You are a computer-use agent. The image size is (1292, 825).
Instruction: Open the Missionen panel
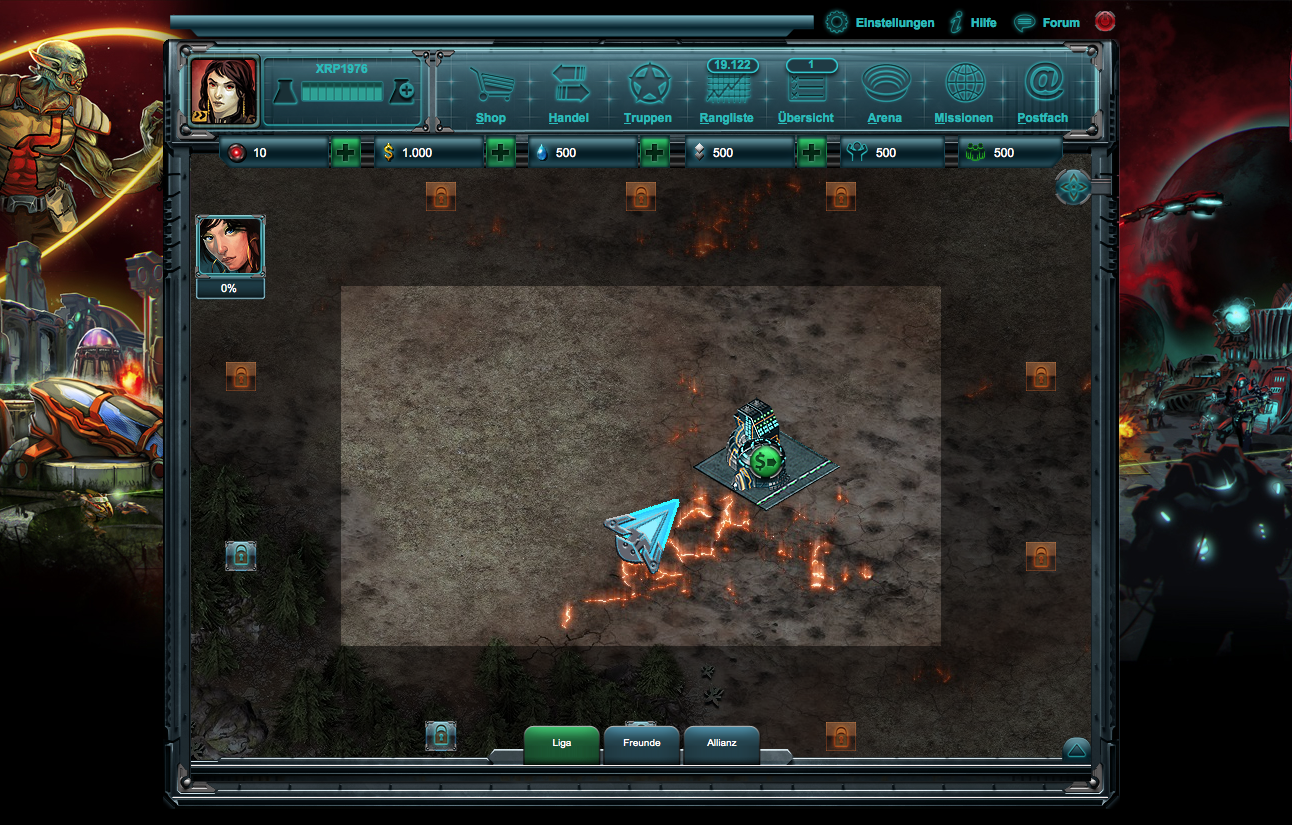(962, 95)
